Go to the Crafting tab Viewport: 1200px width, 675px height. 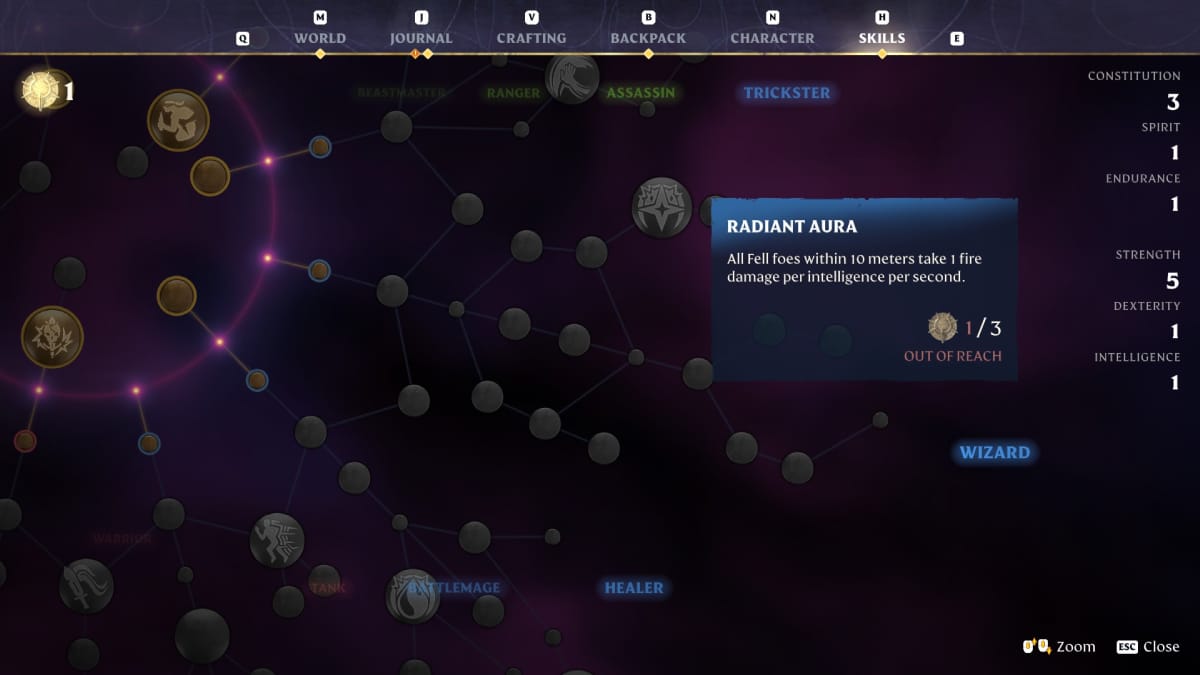pyautogui.click(x=531, y=38)
